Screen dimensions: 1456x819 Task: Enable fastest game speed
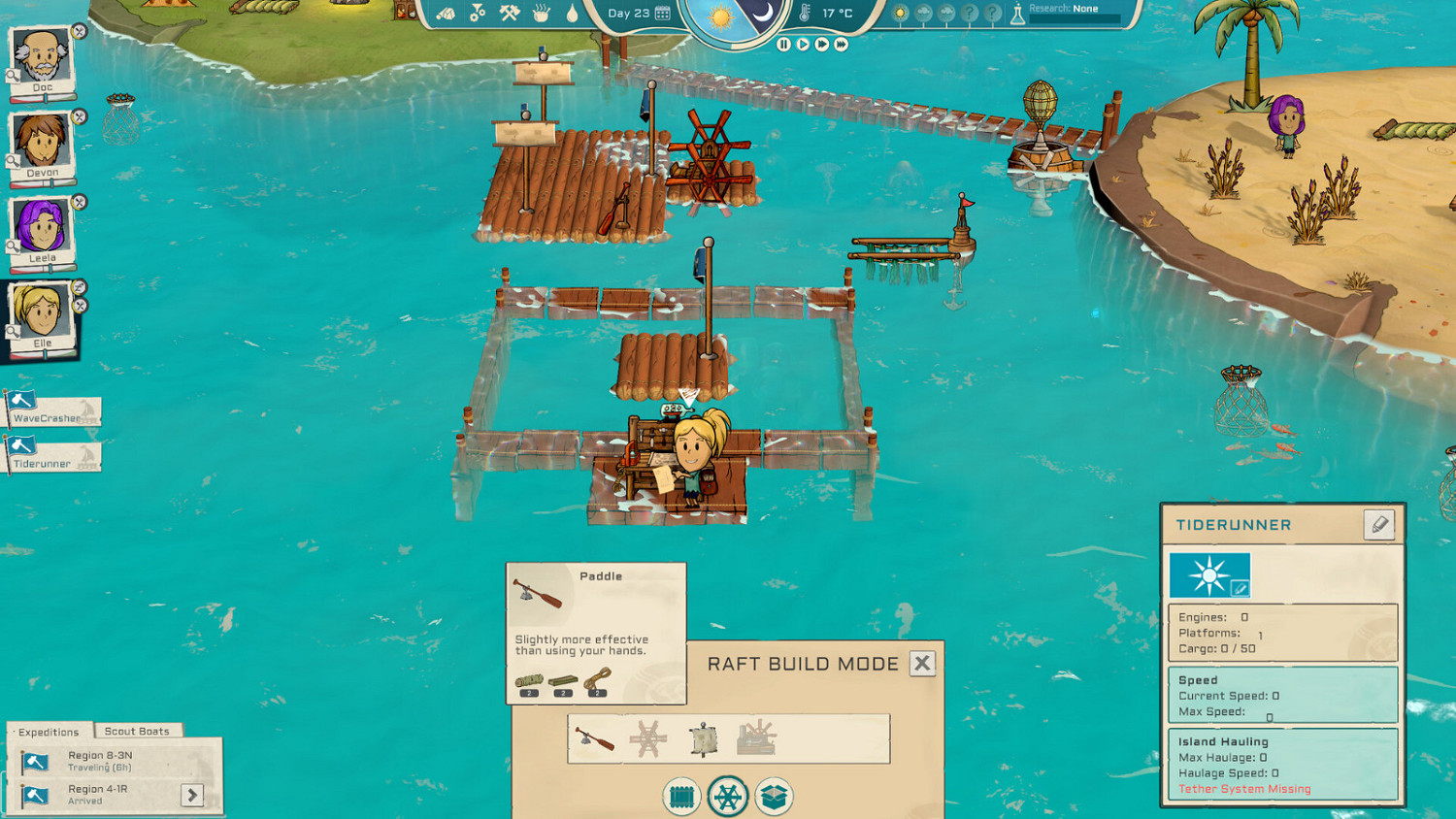point(841,44)
